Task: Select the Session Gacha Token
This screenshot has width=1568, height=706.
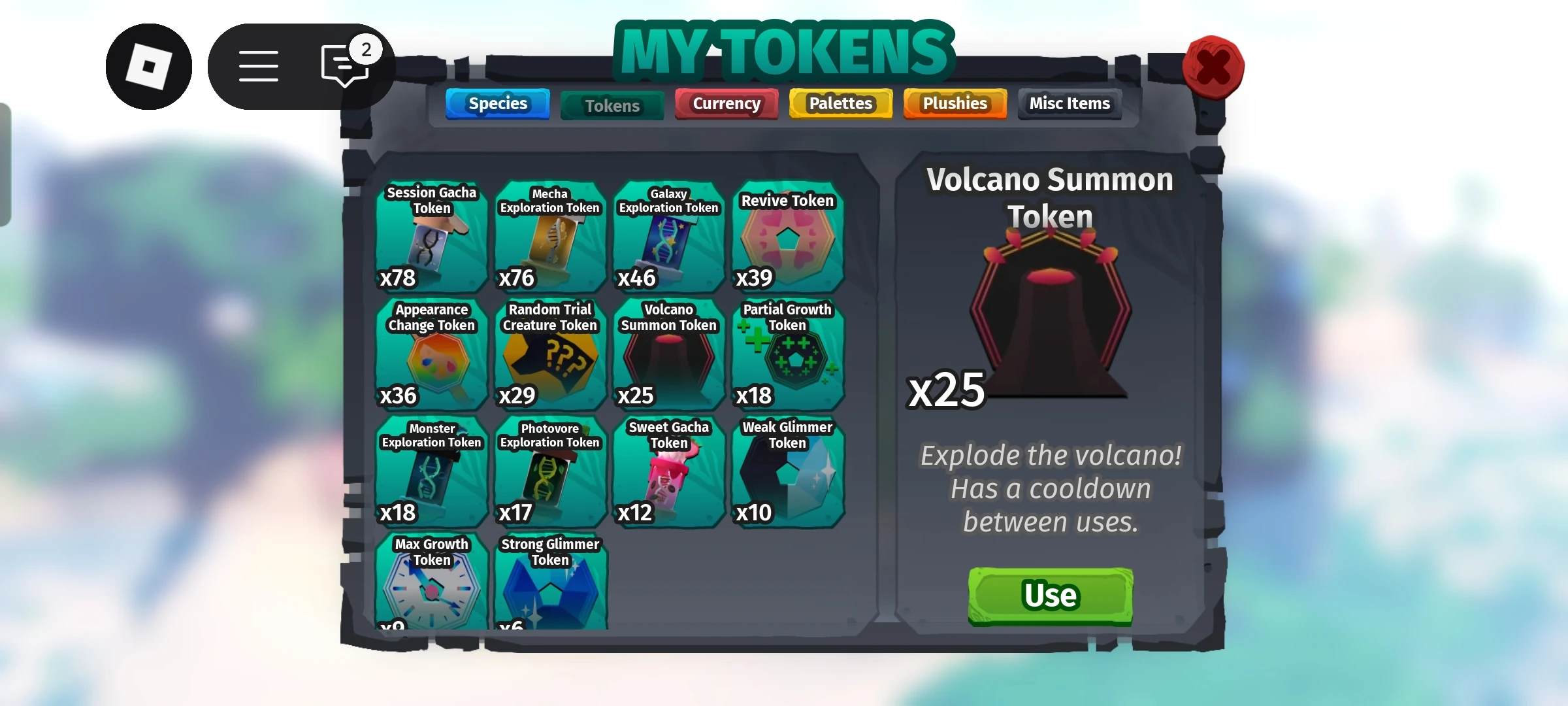Action: pyautogui.click(x=431, y=235)
